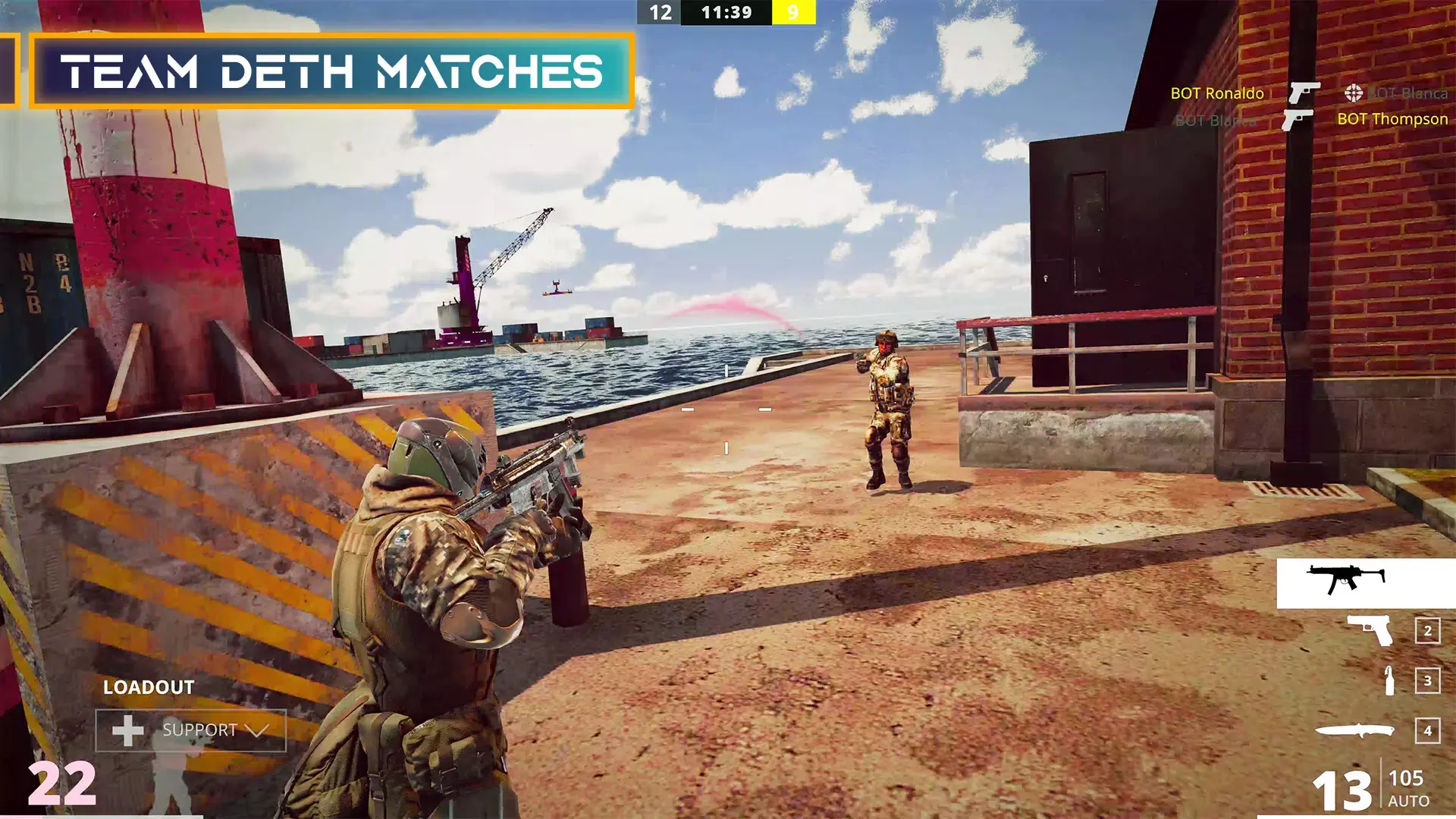Click BOT Thompson's name in the kill feed
Image resolution: width=1456 pixels, height=819 pixels.
click(1392, 119)
